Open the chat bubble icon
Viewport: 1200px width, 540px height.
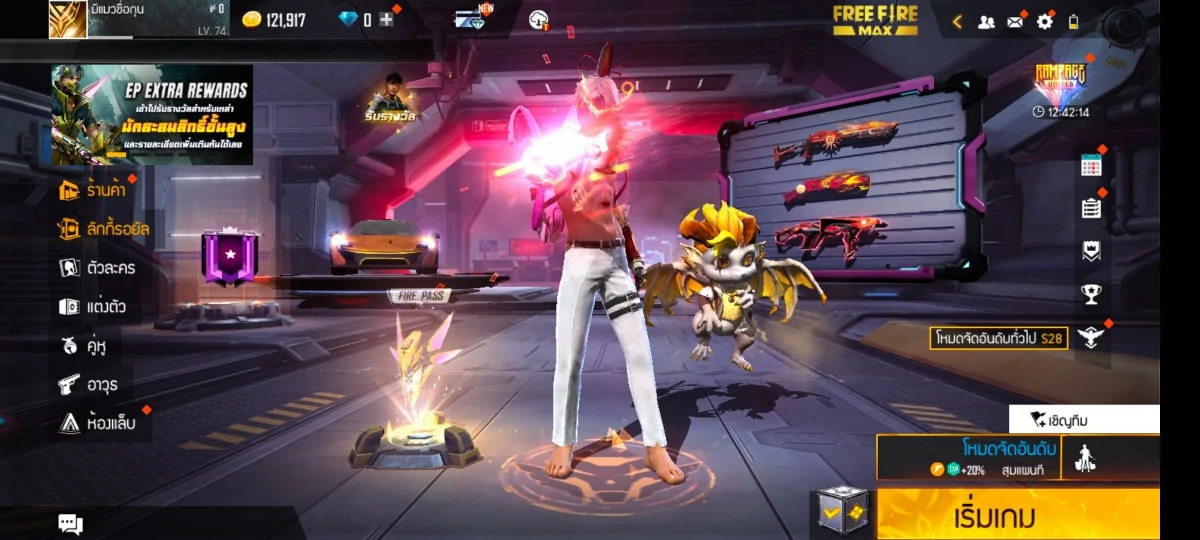pyautogui.click(x=70, y=523)
